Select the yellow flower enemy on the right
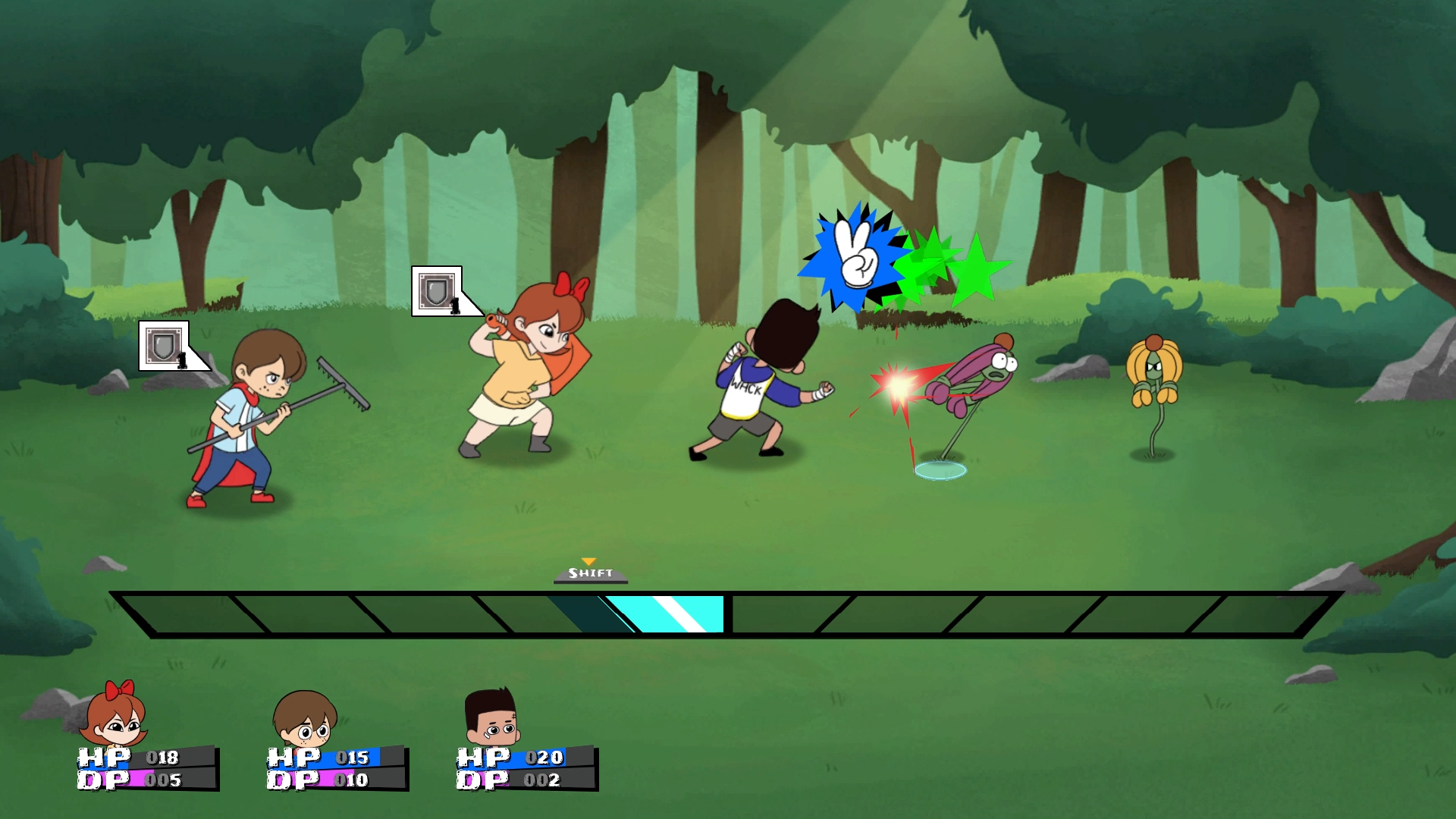 point(1155,372)
